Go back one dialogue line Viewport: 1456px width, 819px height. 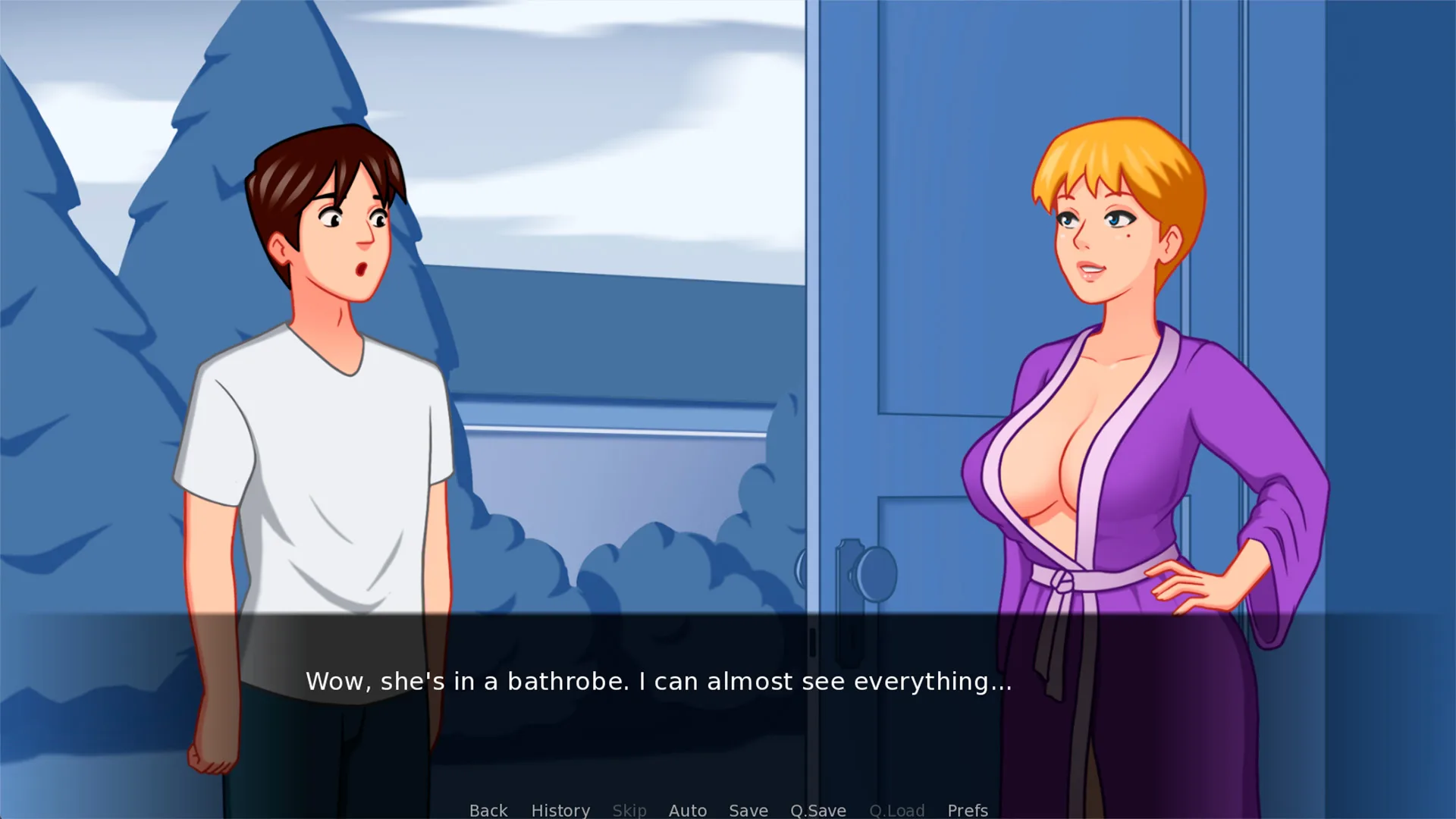[x=488, y=810]
